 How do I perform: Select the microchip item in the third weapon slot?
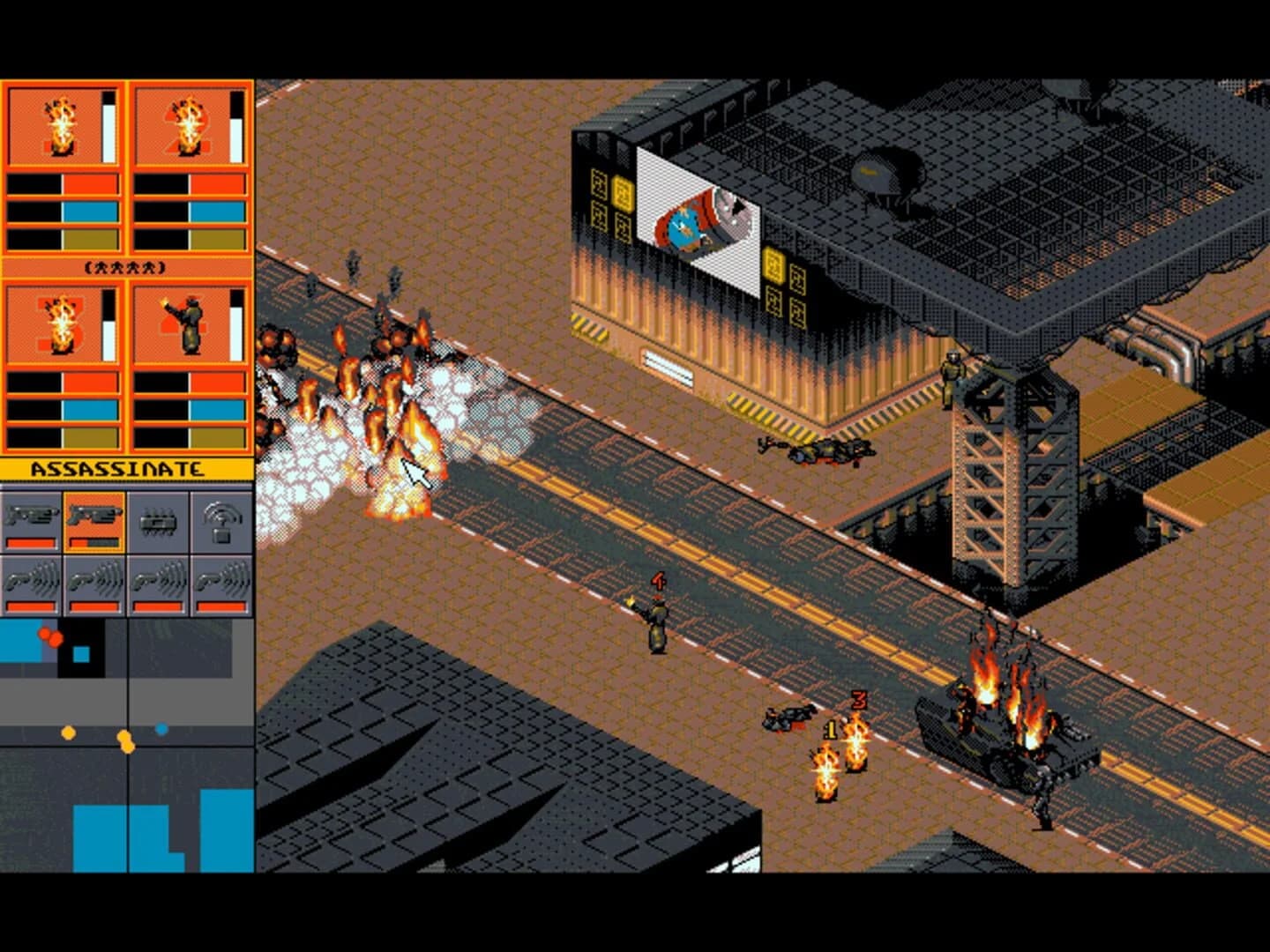(158, 517)
